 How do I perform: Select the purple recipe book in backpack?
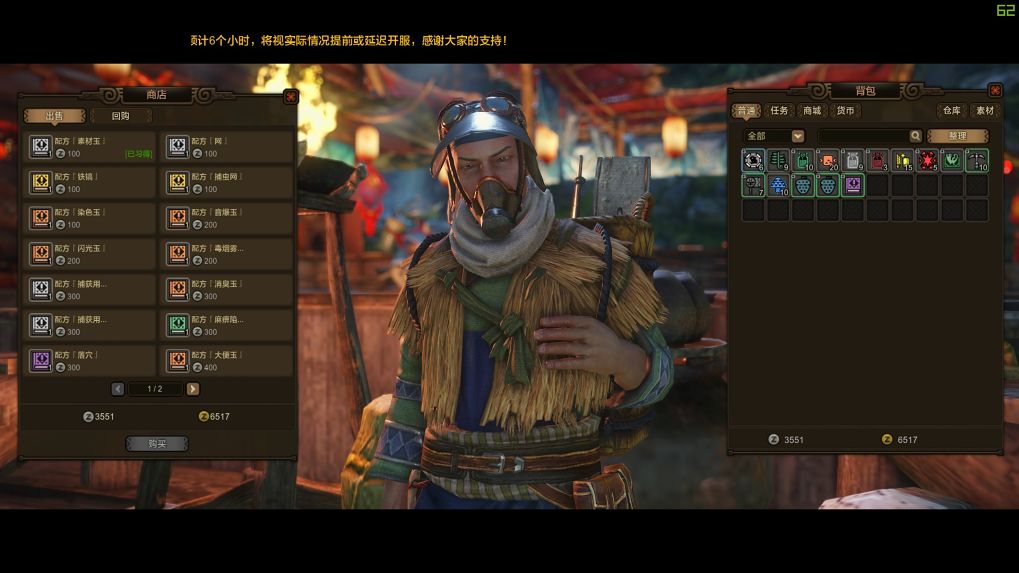point(852,185)
